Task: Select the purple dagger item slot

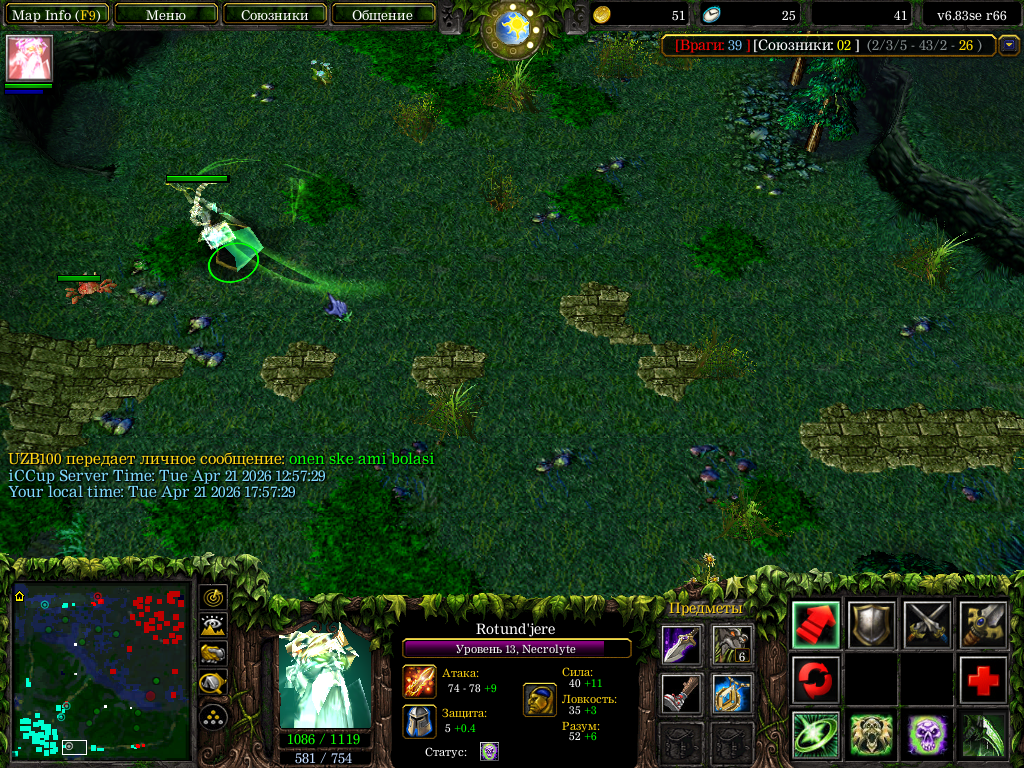Action: (680, 645)
